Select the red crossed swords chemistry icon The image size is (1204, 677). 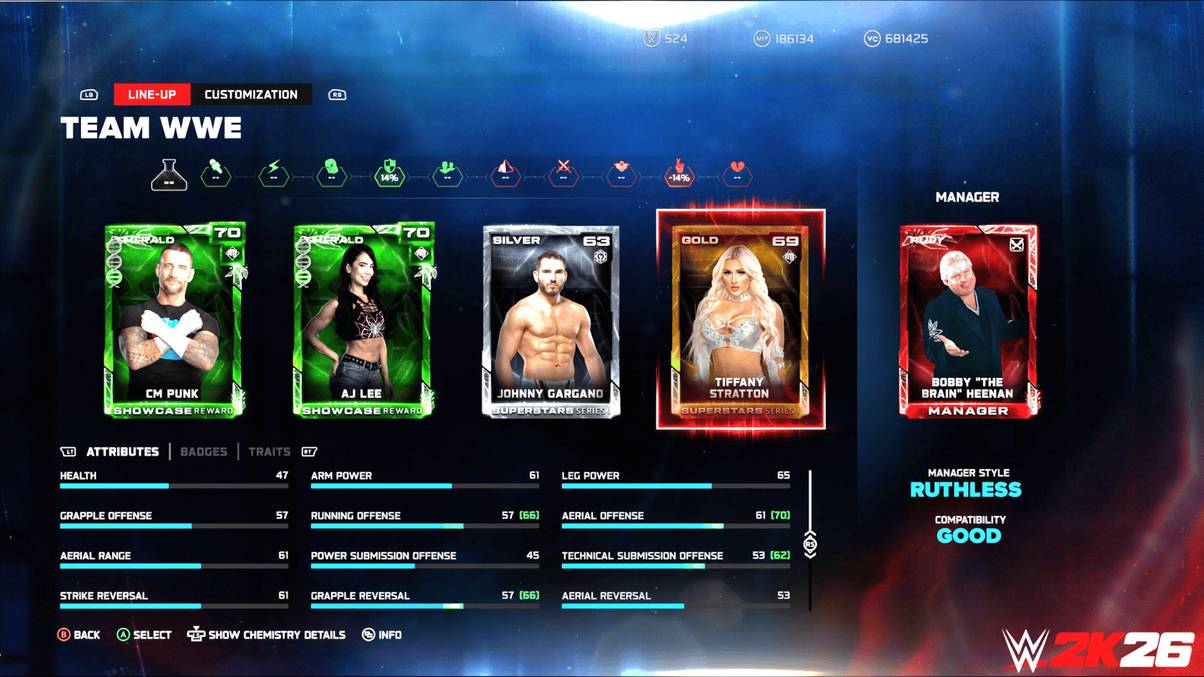[563, 174]
